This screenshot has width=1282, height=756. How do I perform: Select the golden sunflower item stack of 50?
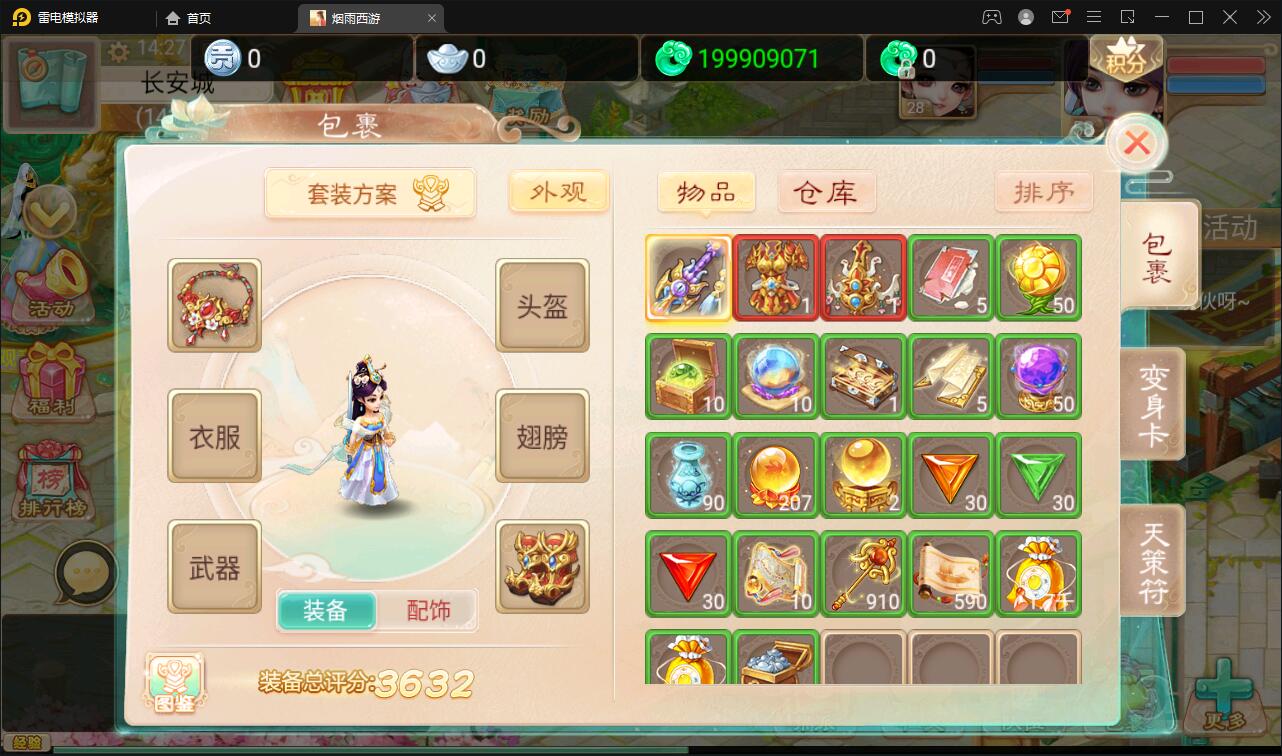(1038, 278)
